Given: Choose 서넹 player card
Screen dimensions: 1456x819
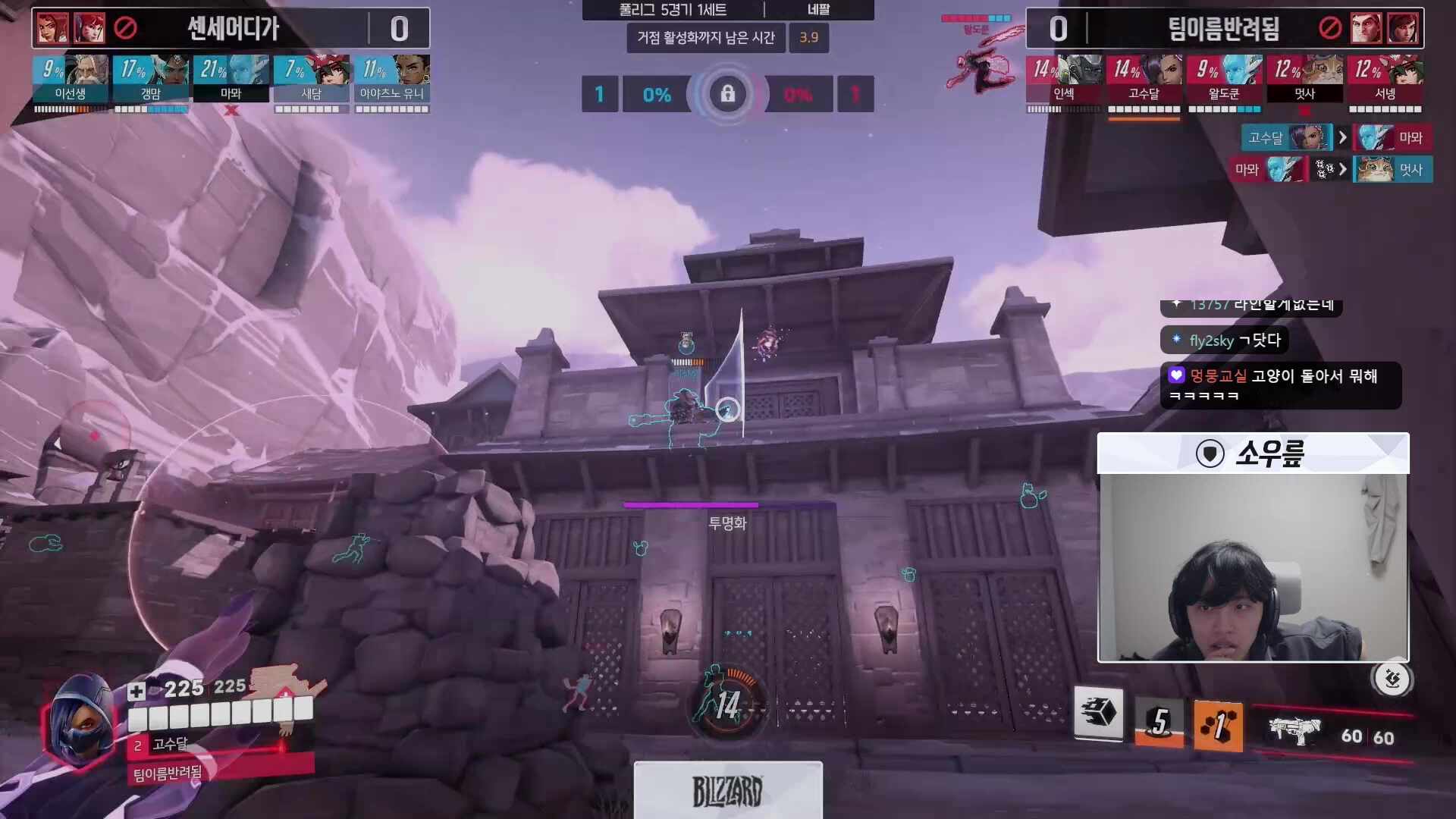Looking at the screenshot, I should [x=1385, y=79].
